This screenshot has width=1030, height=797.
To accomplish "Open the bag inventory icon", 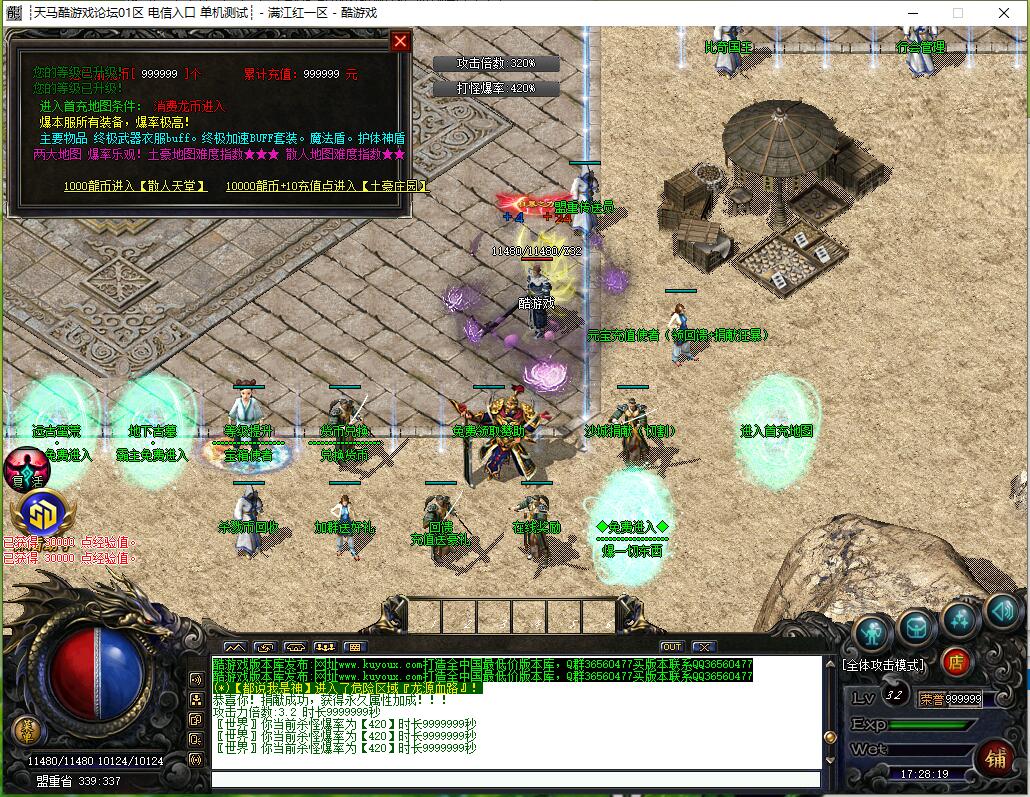I will 916,627.
